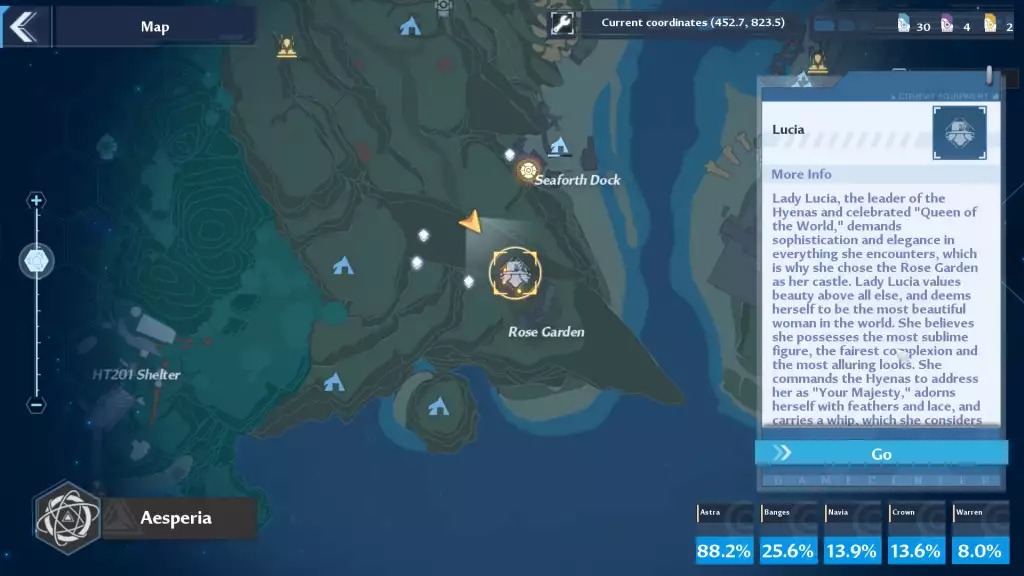Click the Go button for Lucia
This screenshot has height=576, width=1024.
(881, 453)
